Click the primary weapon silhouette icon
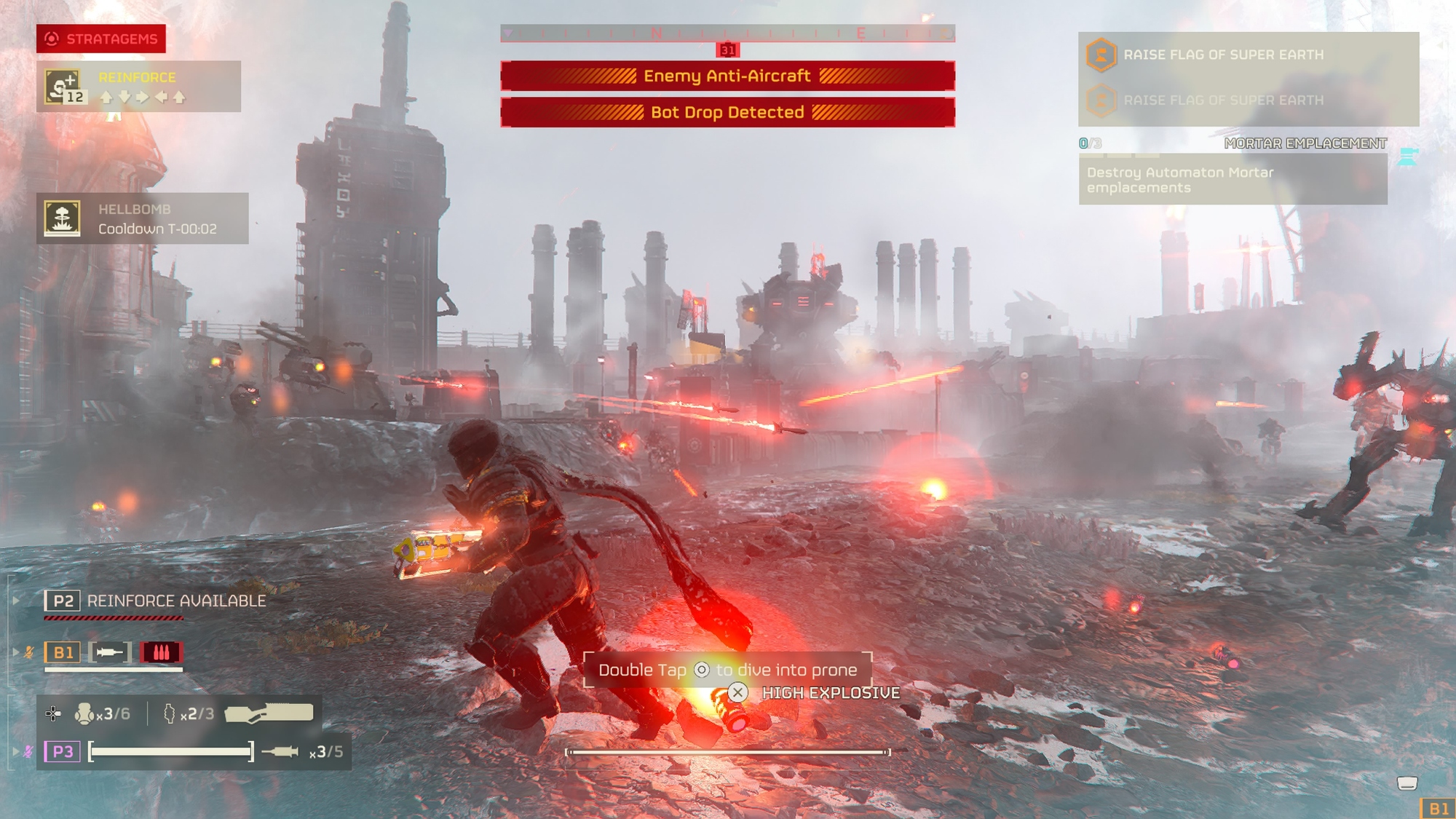 (x=269, y=713)
